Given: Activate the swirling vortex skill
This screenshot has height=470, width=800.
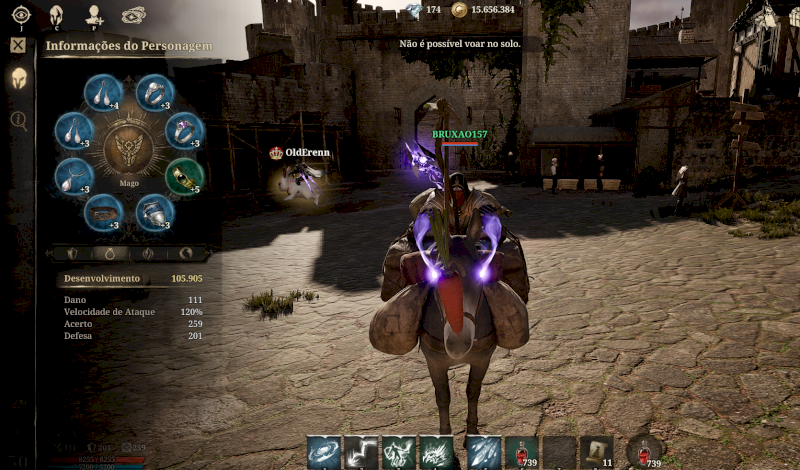Looking at the screenshot, I should (x=323, y=452).
